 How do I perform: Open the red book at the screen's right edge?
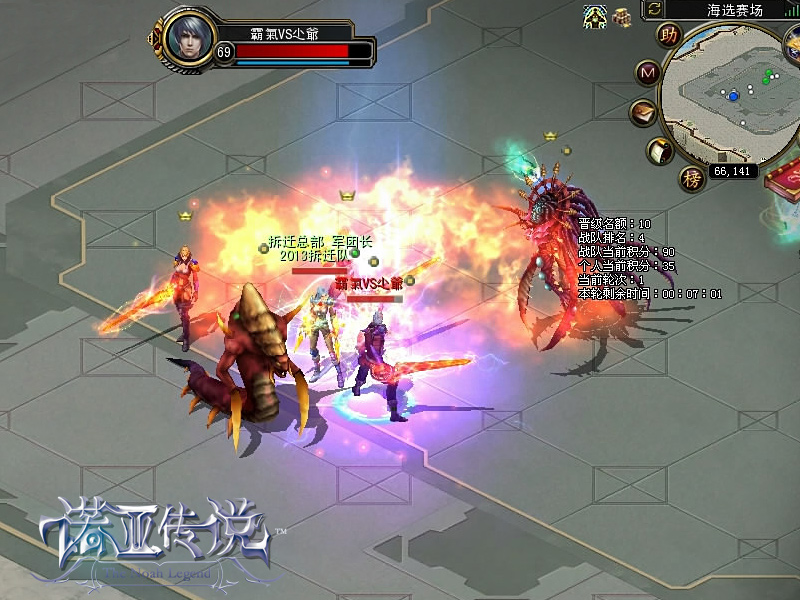[784, 178]
